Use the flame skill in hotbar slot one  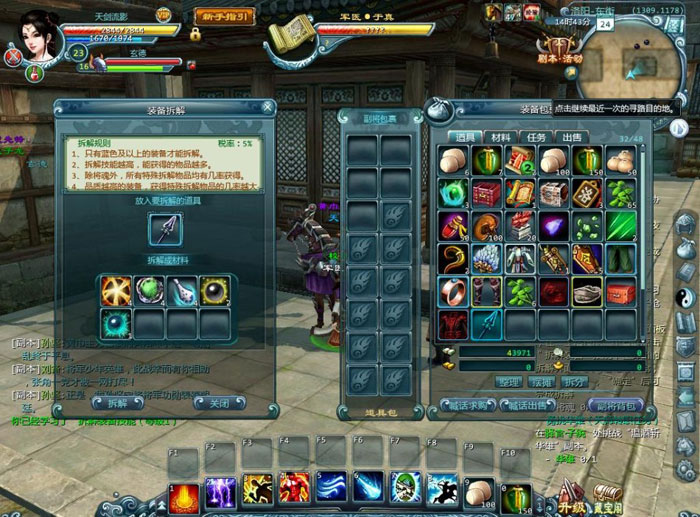pos(184,491)
